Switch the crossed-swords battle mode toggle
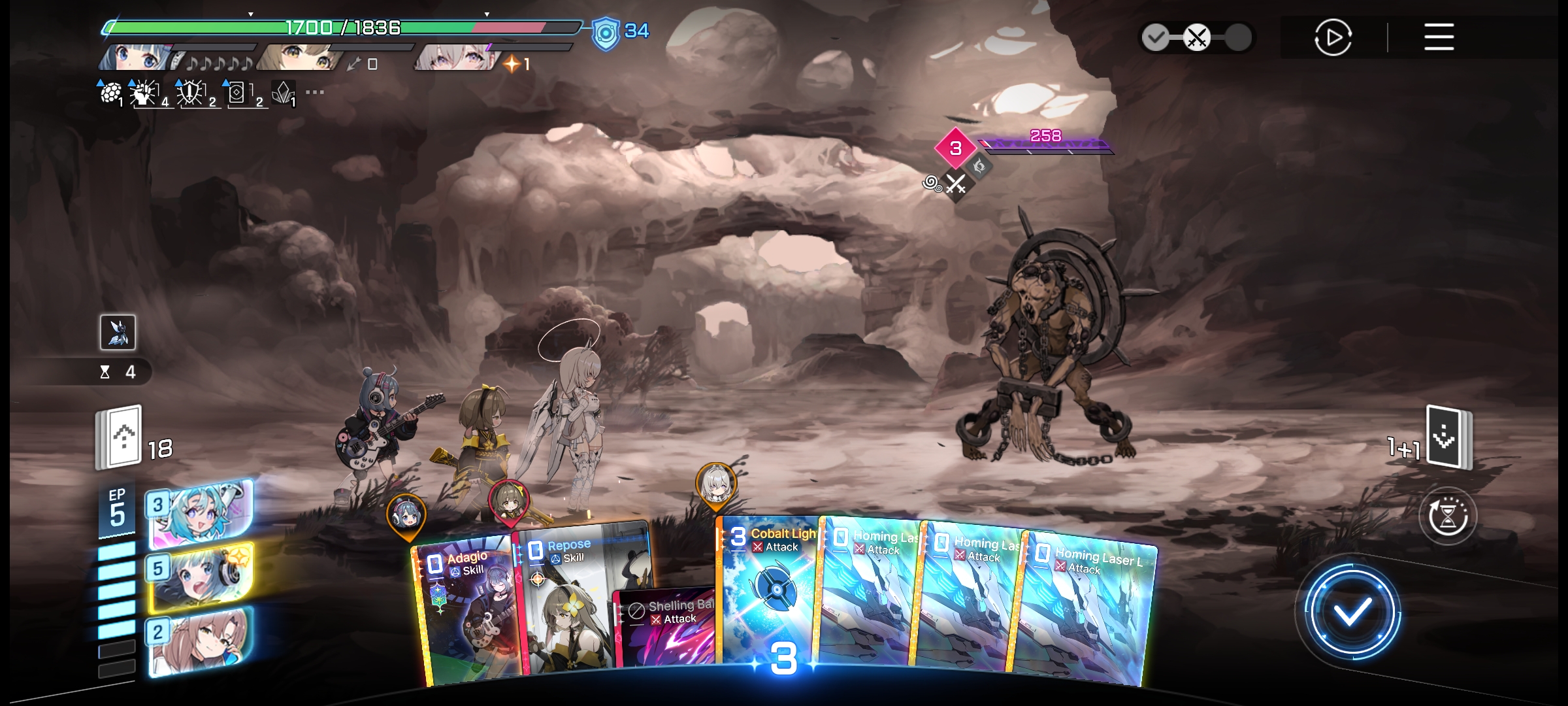 click(1196, 37)
